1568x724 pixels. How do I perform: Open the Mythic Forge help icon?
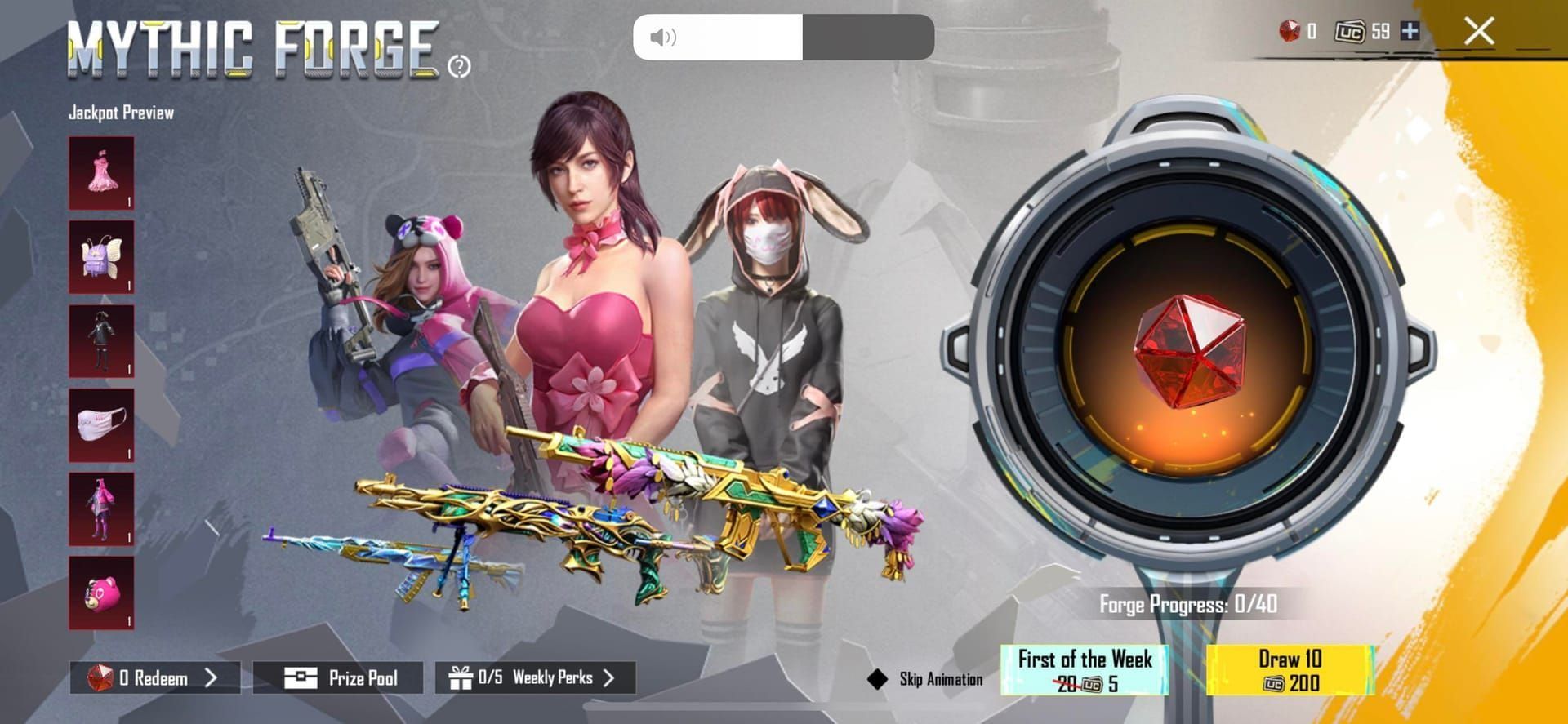coord(460,64)
